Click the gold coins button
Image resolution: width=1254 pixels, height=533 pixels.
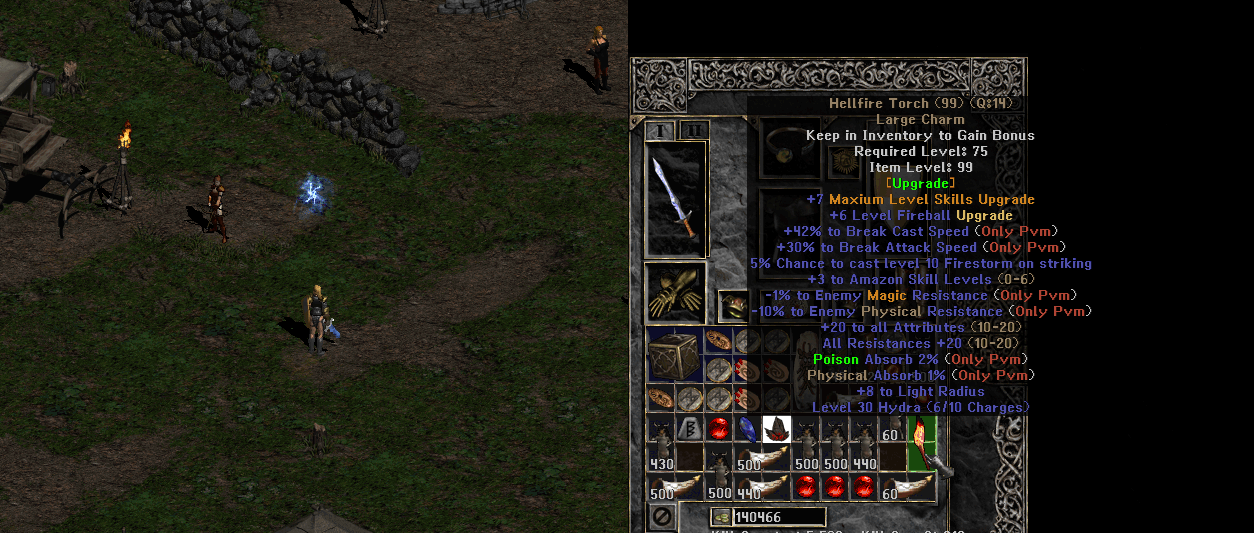[720, 517]
